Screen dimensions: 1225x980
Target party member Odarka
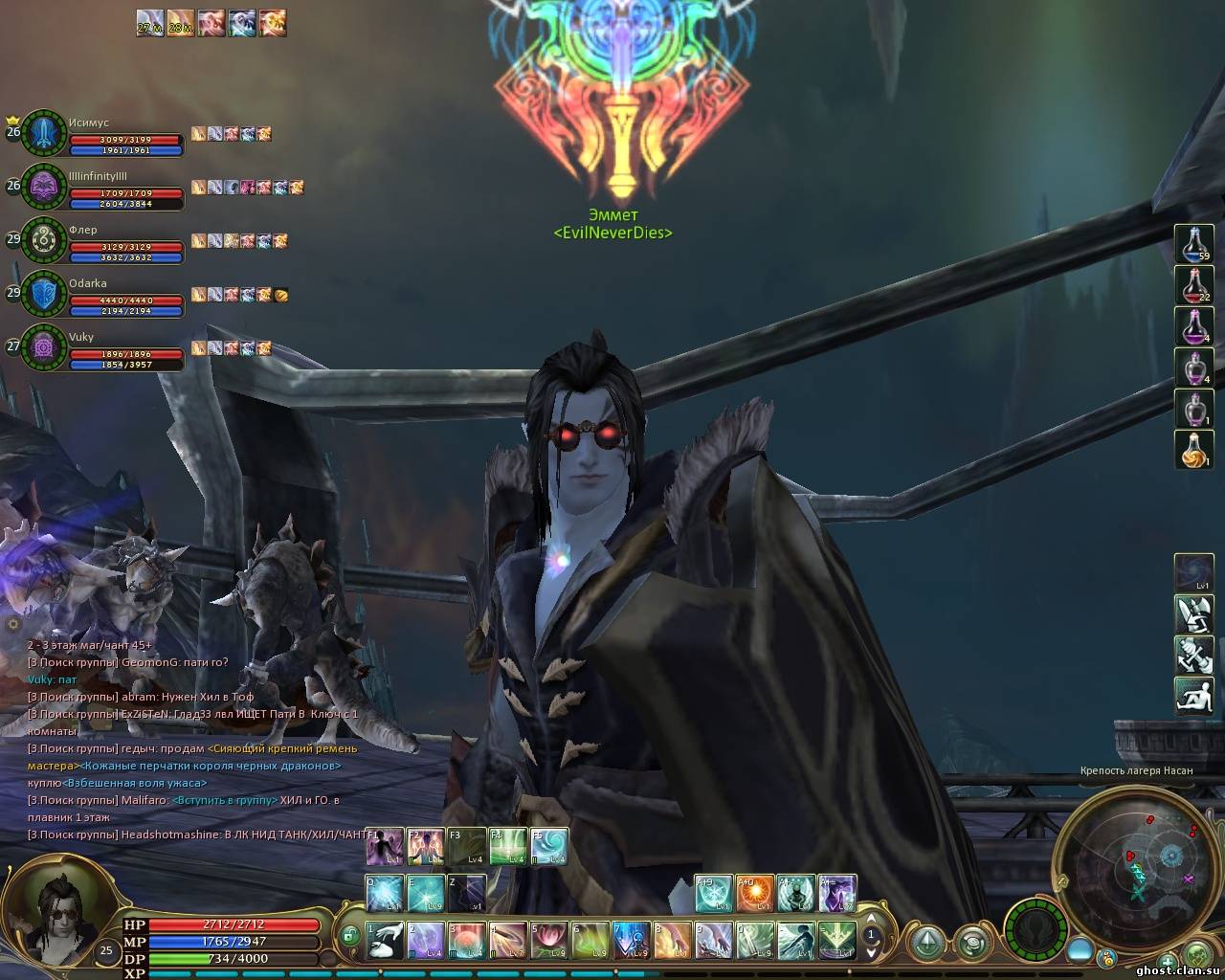tap(45, 293)
